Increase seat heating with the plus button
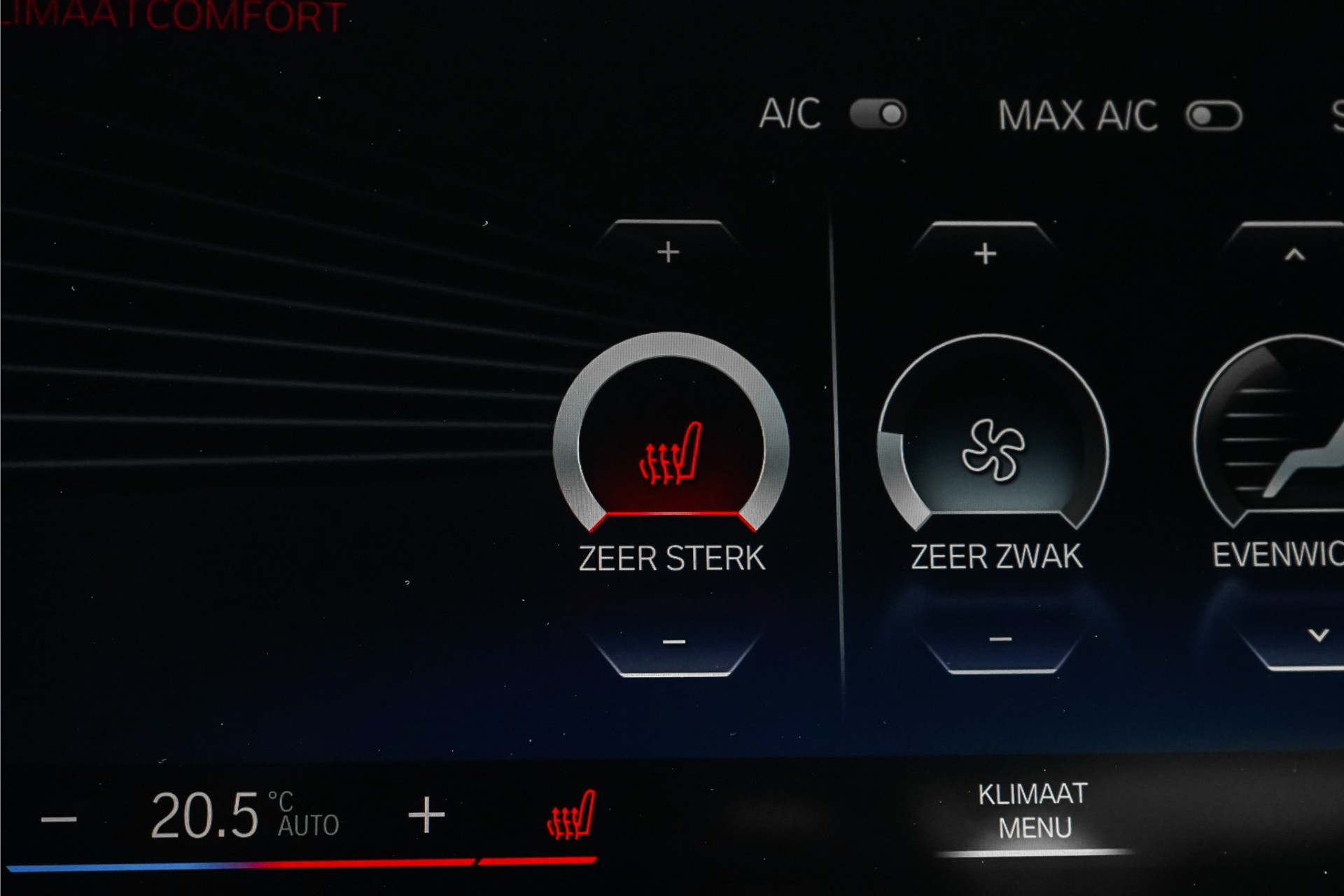 click(668, 252)
